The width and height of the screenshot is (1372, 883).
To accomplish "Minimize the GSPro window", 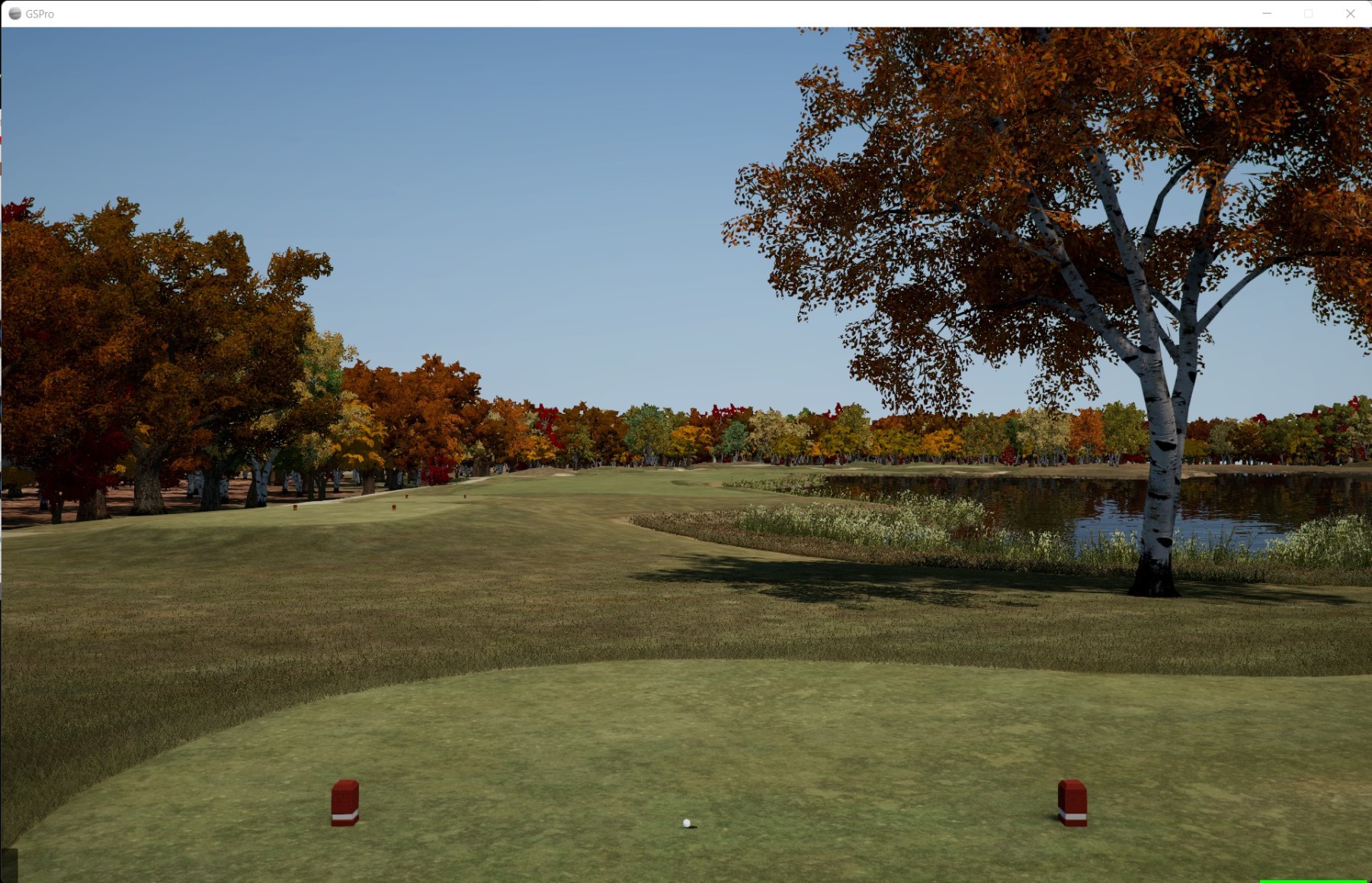I will pos(1267,14).
